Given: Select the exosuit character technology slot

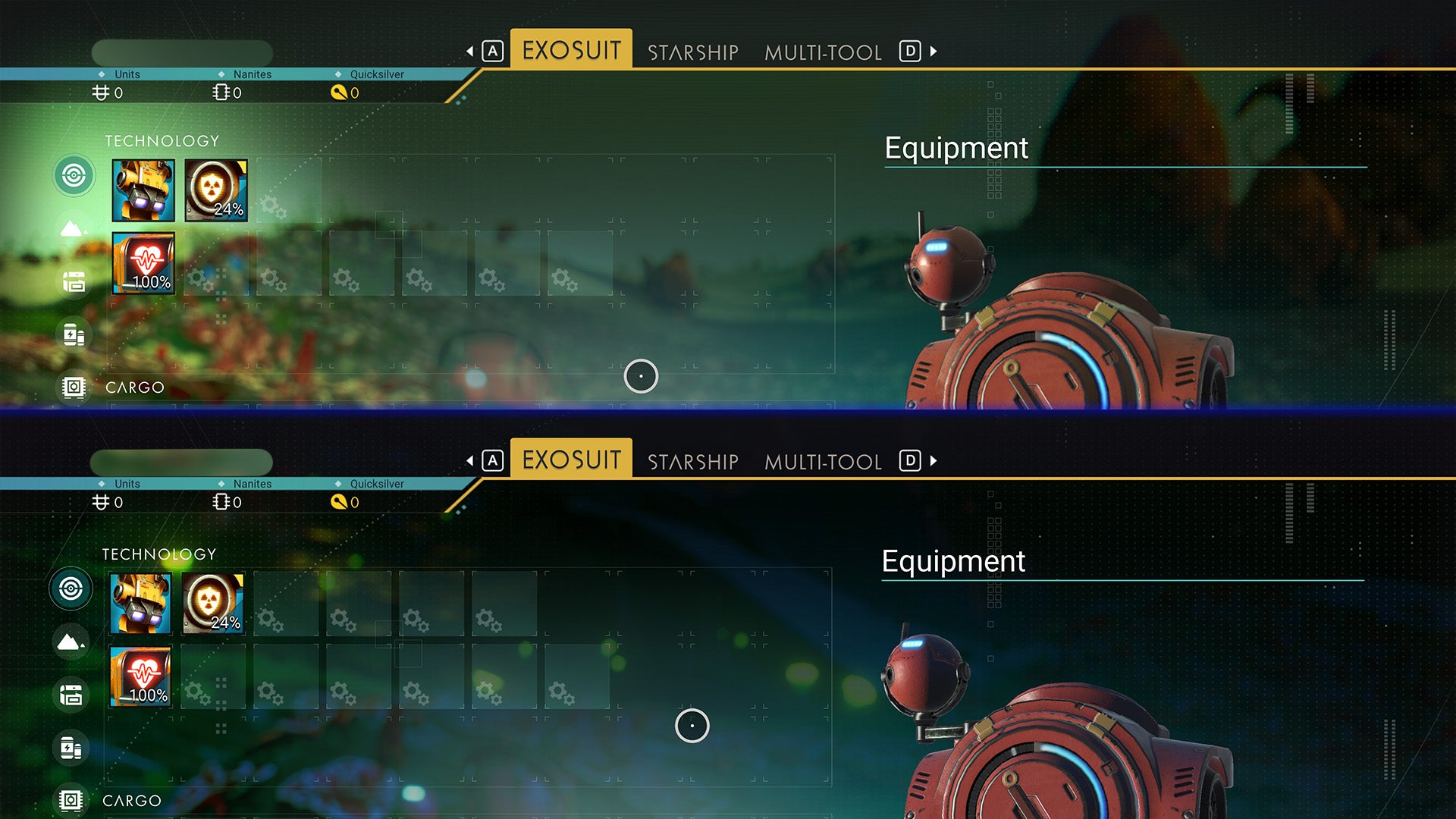Looking at the screenshot, I should 143,190.
